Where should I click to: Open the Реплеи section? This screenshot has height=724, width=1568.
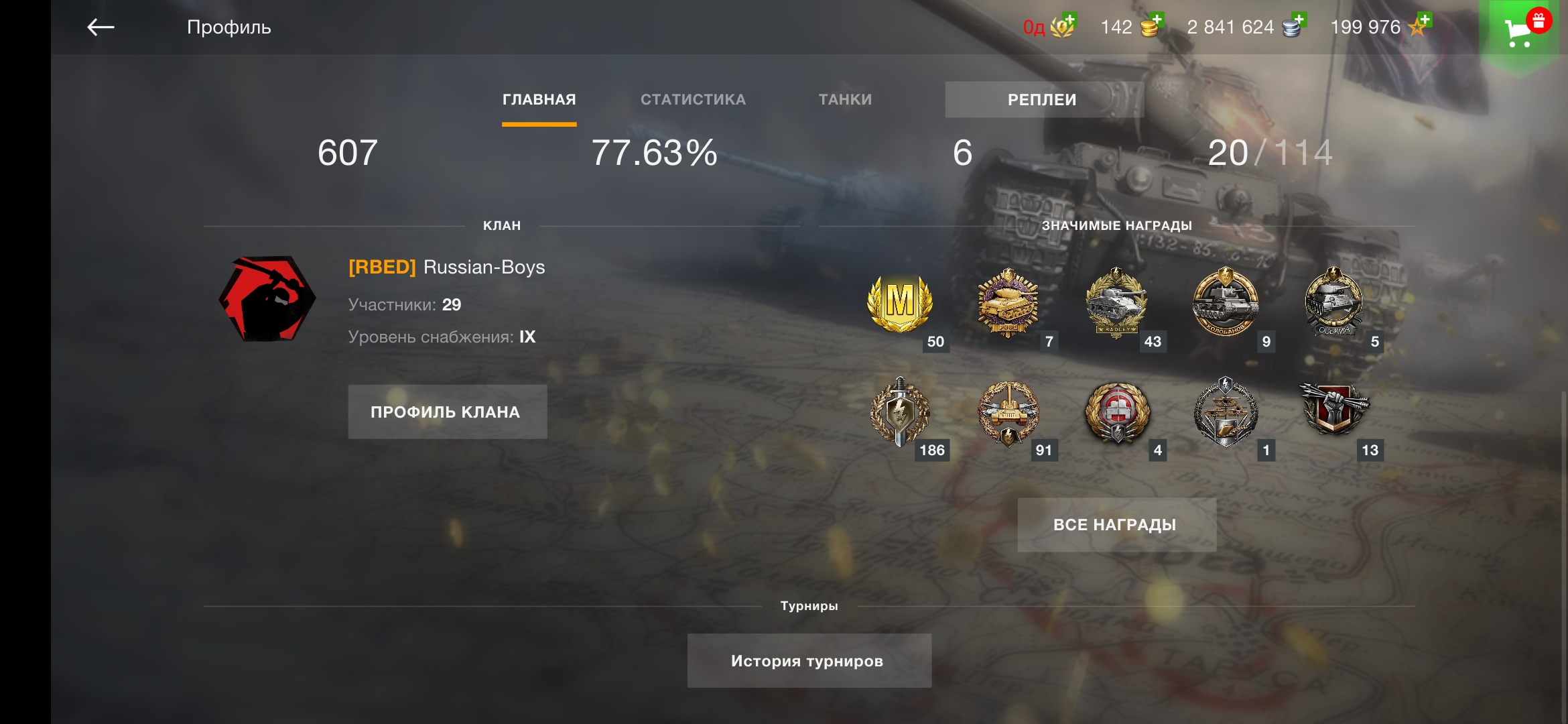1042,100
